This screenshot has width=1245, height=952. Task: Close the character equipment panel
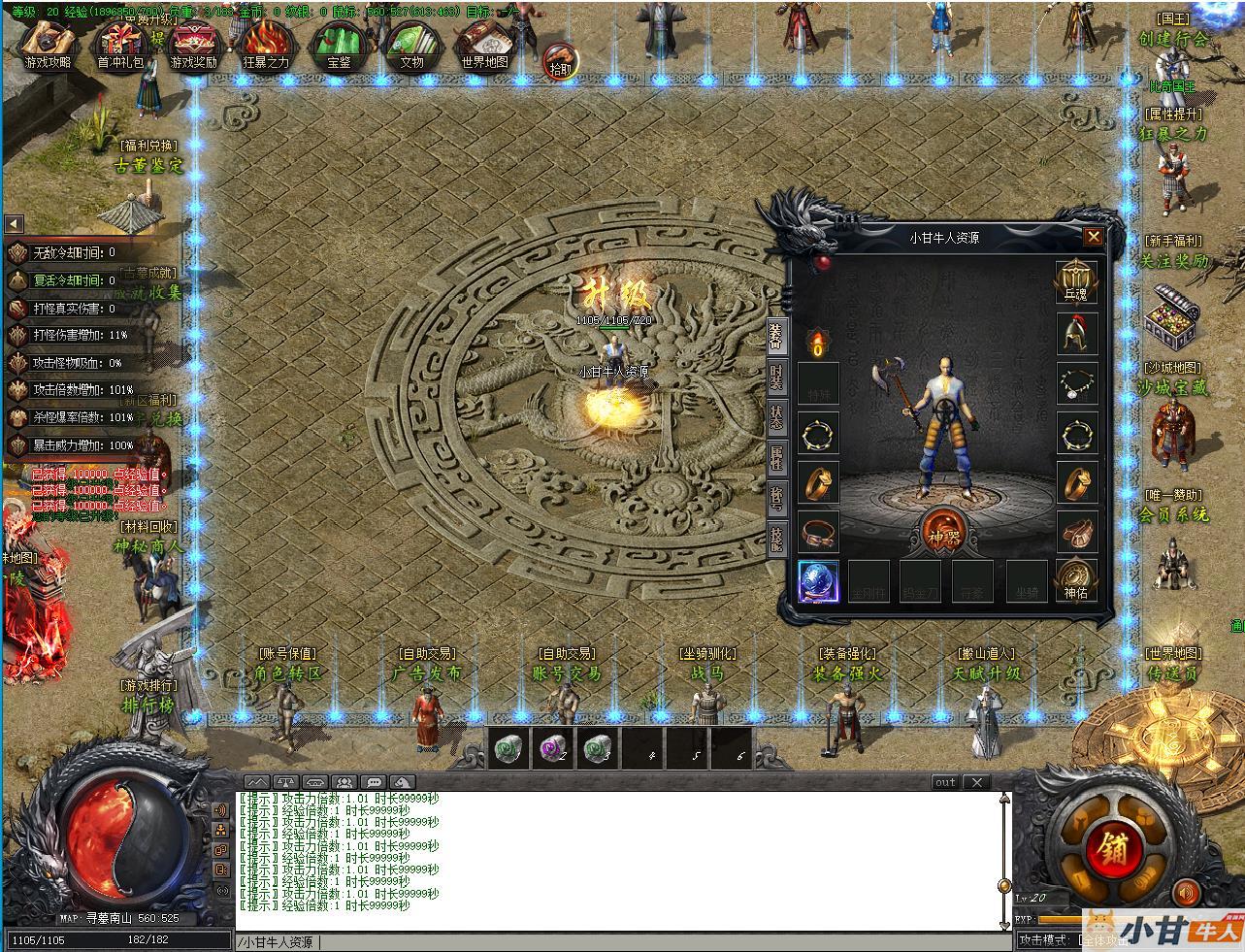click(1093, 236)
